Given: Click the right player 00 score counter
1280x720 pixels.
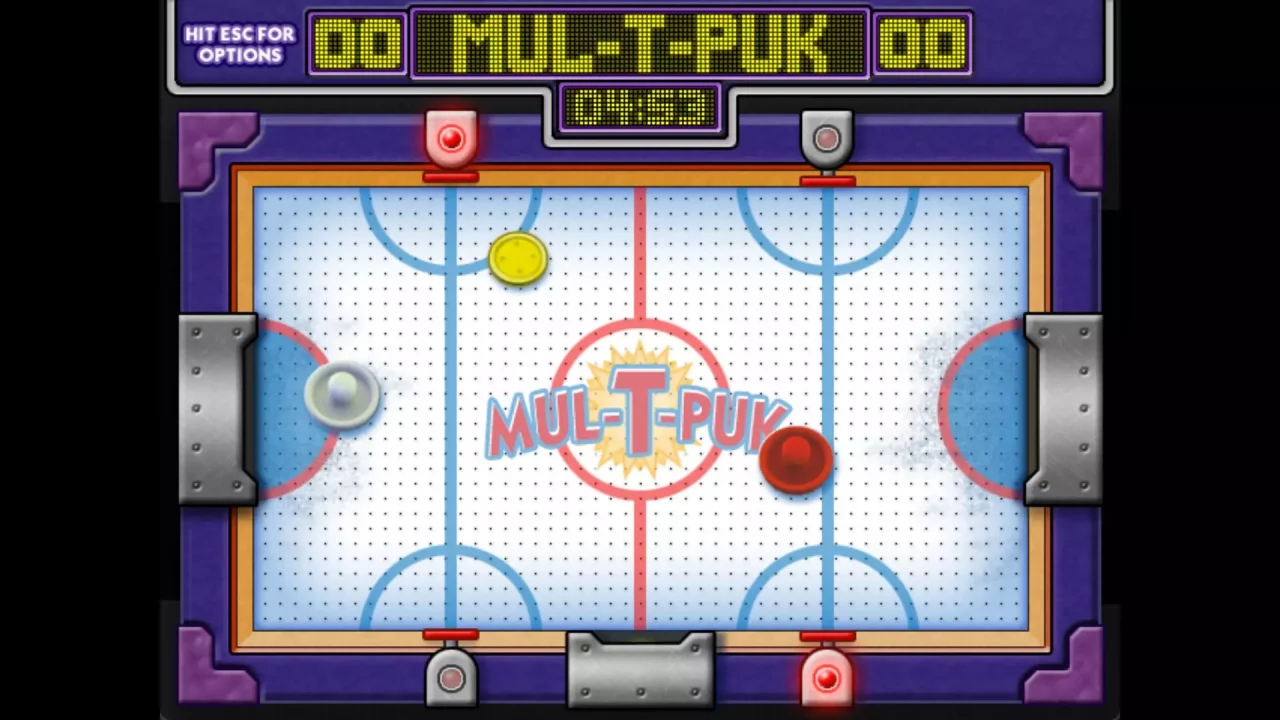Looking at the screenshot, I should coord(922,42).
